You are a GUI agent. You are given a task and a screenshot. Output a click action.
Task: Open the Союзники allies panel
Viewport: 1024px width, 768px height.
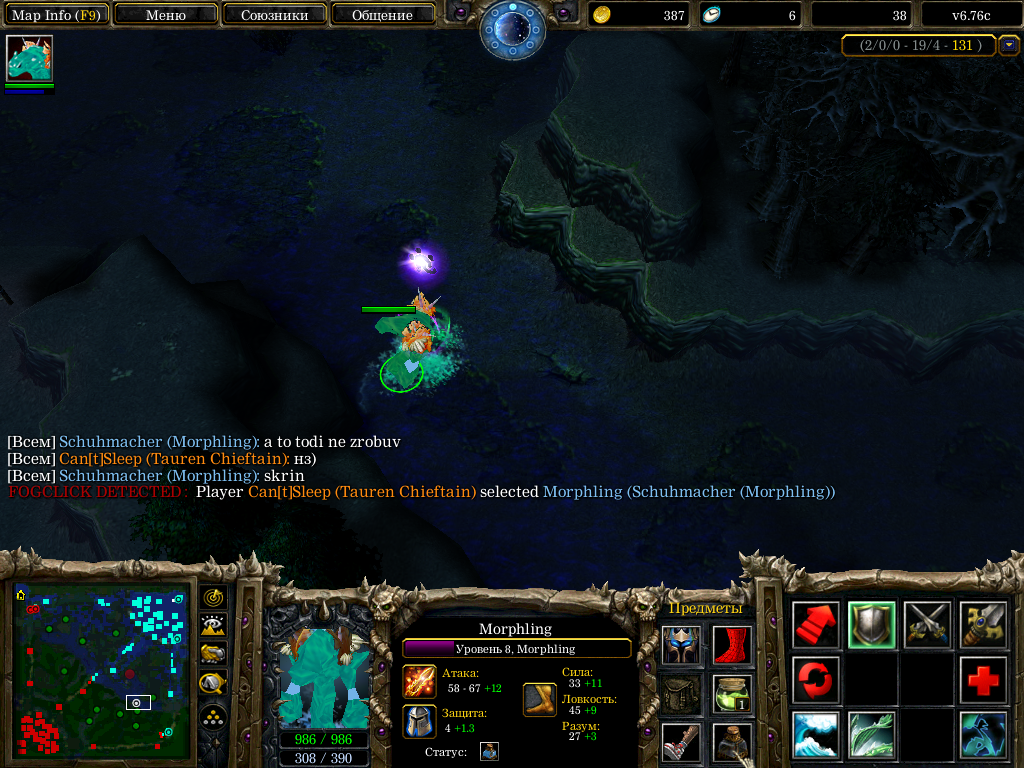274,15
